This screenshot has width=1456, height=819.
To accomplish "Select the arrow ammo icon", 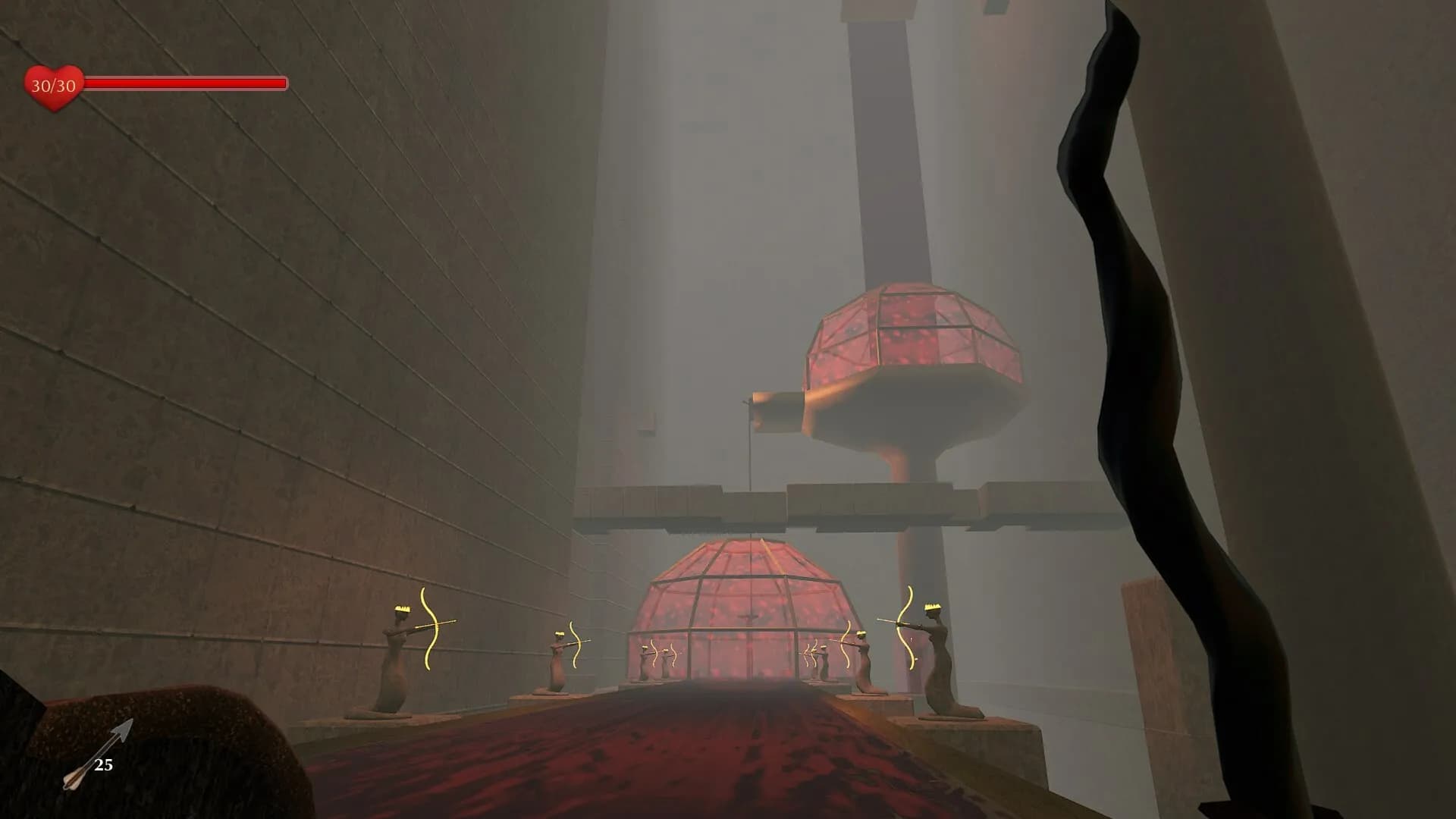I will tap(96, 755).
